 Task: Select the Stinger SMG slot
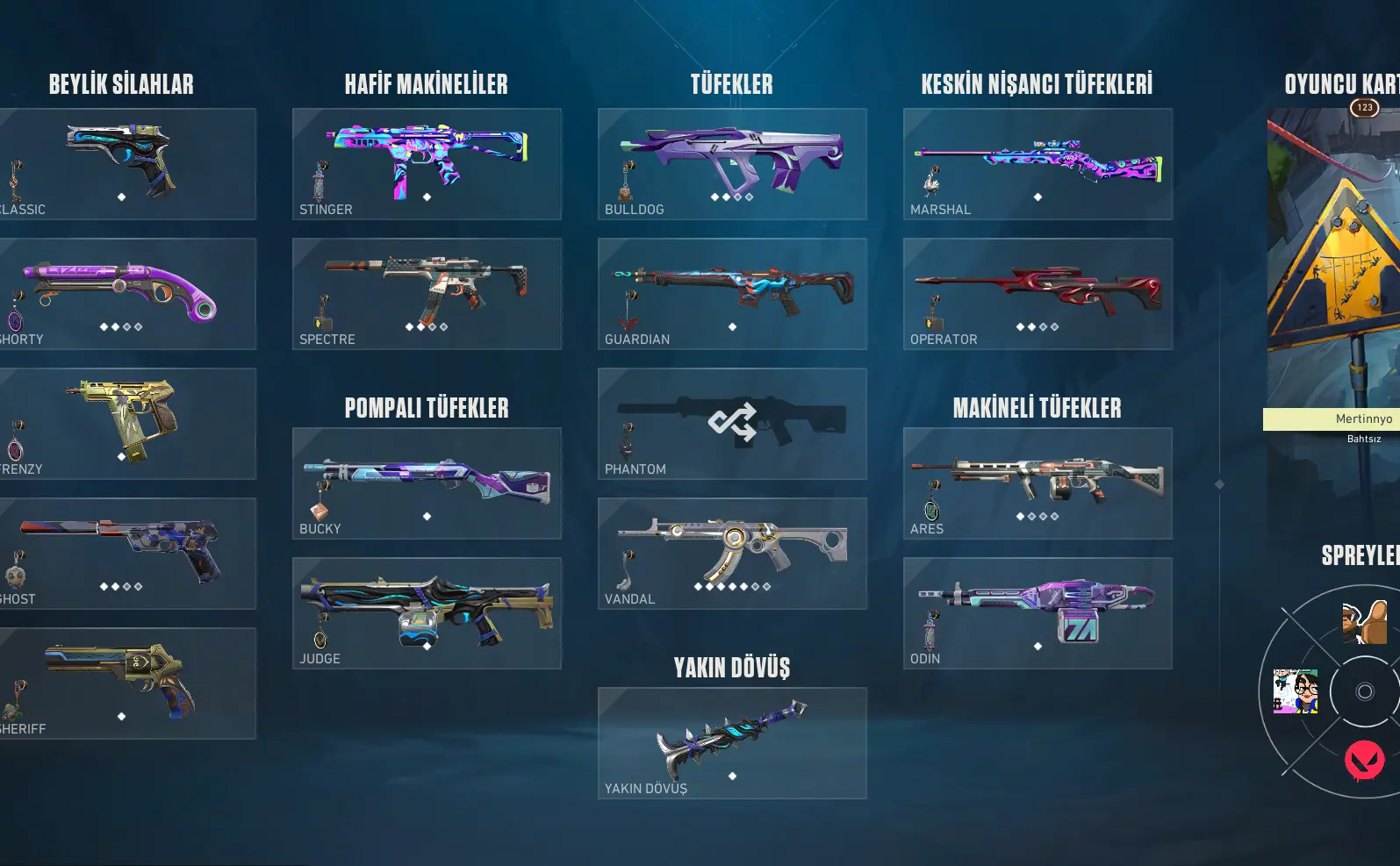click(x=427, y=164)
